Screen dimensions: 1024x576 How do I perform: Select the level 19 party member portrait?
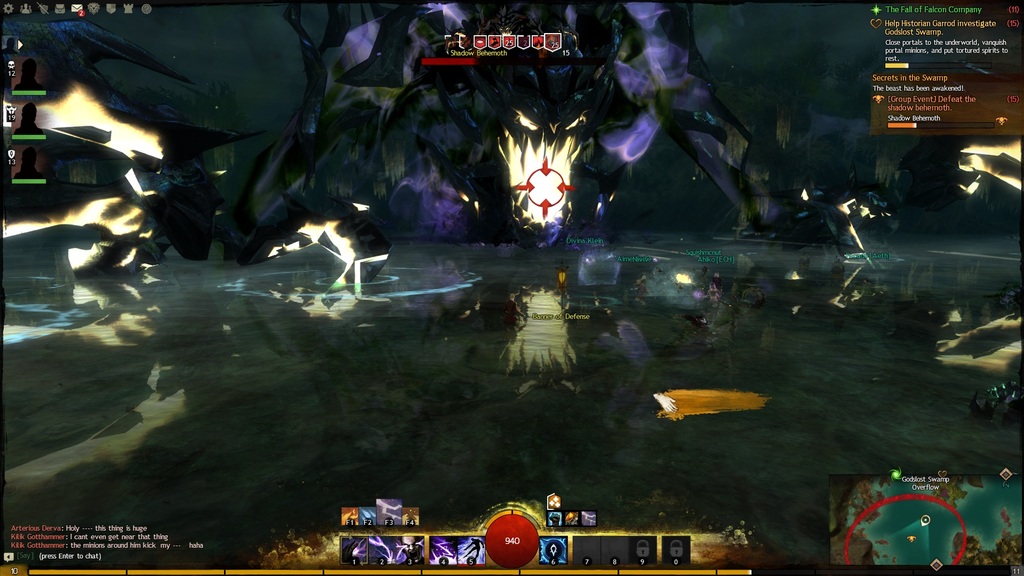(x=29, y=118)
